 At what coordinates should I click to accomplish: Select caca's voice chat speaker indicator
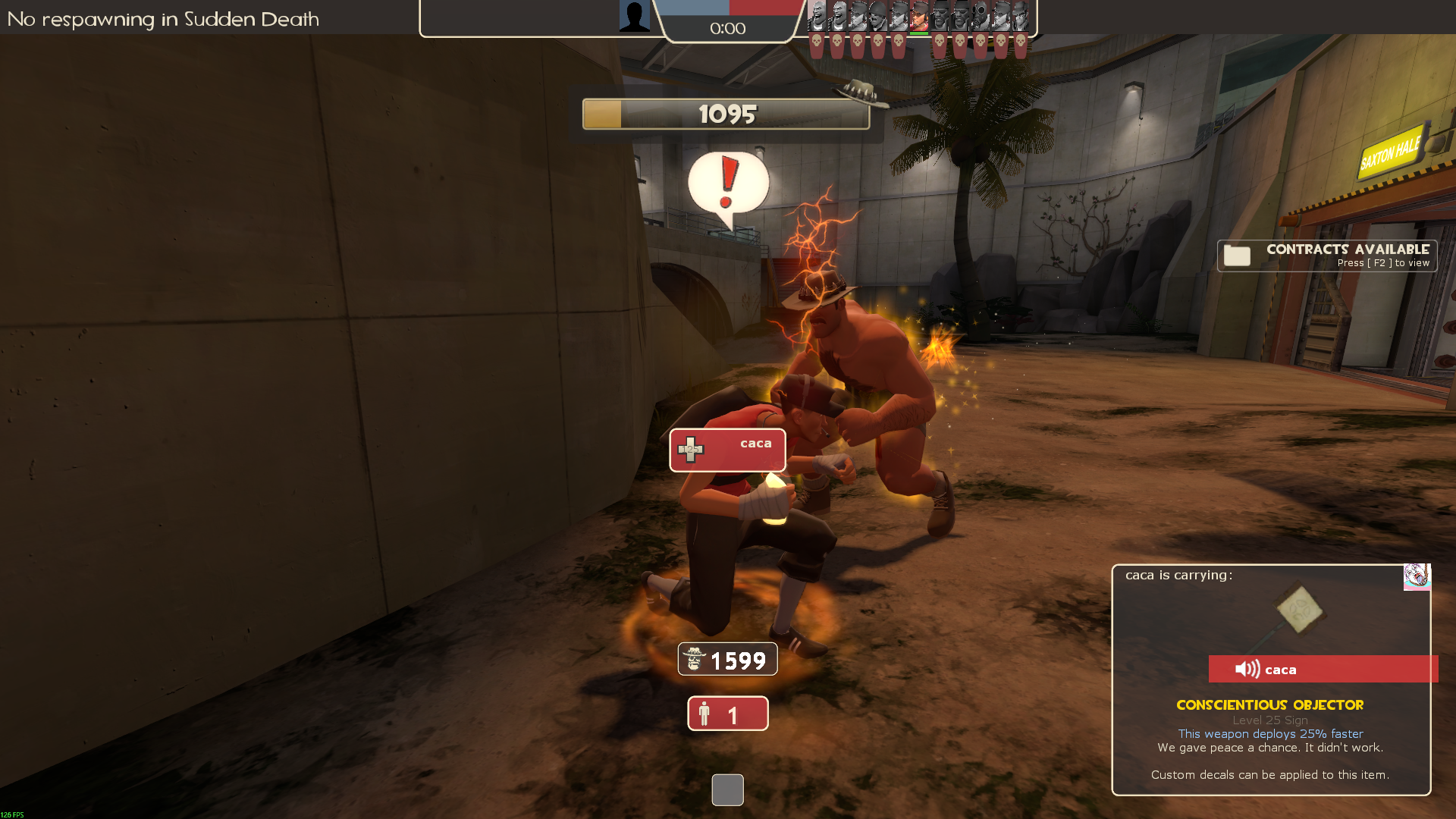pyautogui.click(x=1247, y=669)
